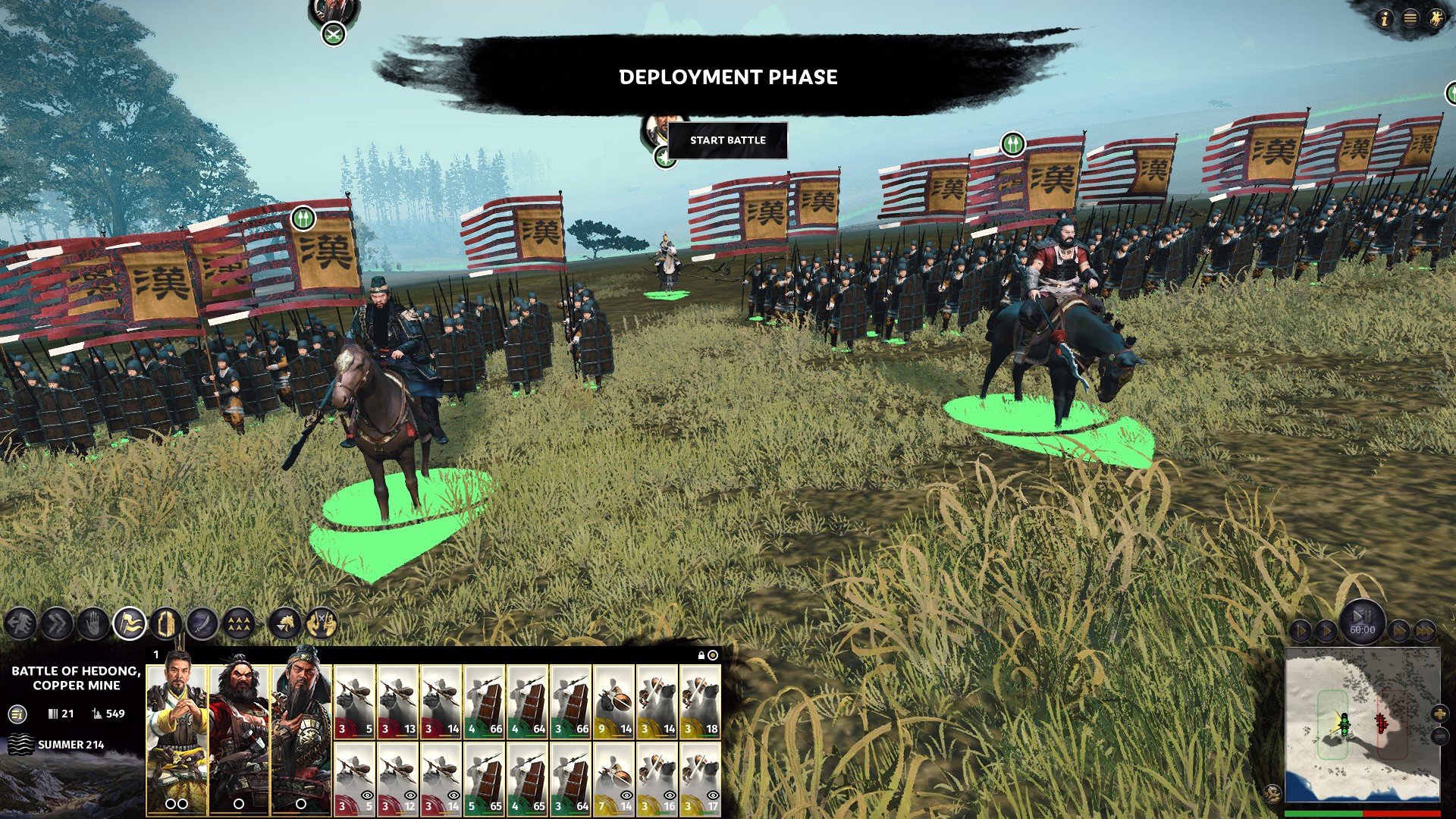Set the fastest speed with the triple-arrow button
The width and height of the screenshot is (1456, 819).
click(x=1425, y=630)
